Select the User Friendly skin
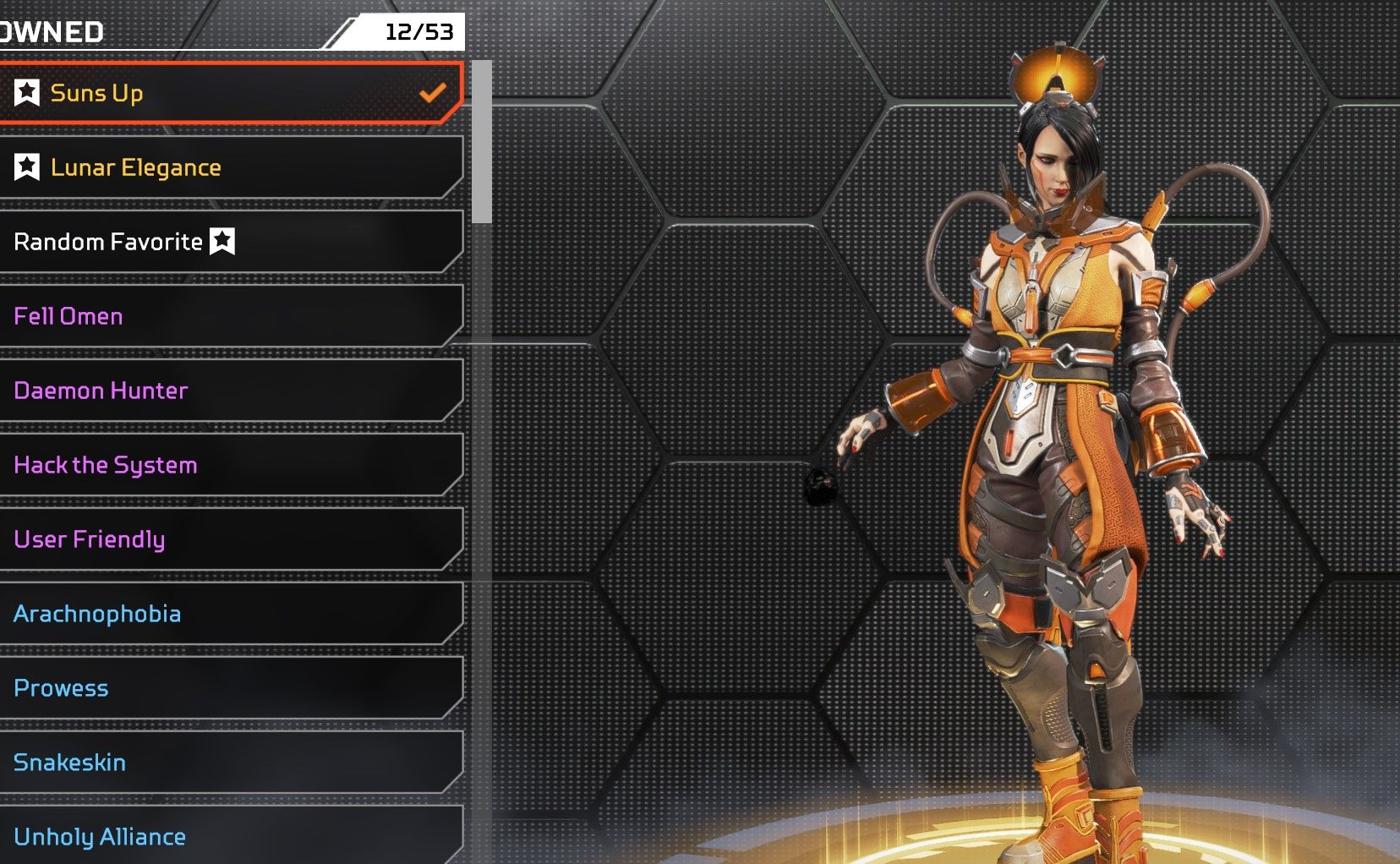 (x=228, y=539)
